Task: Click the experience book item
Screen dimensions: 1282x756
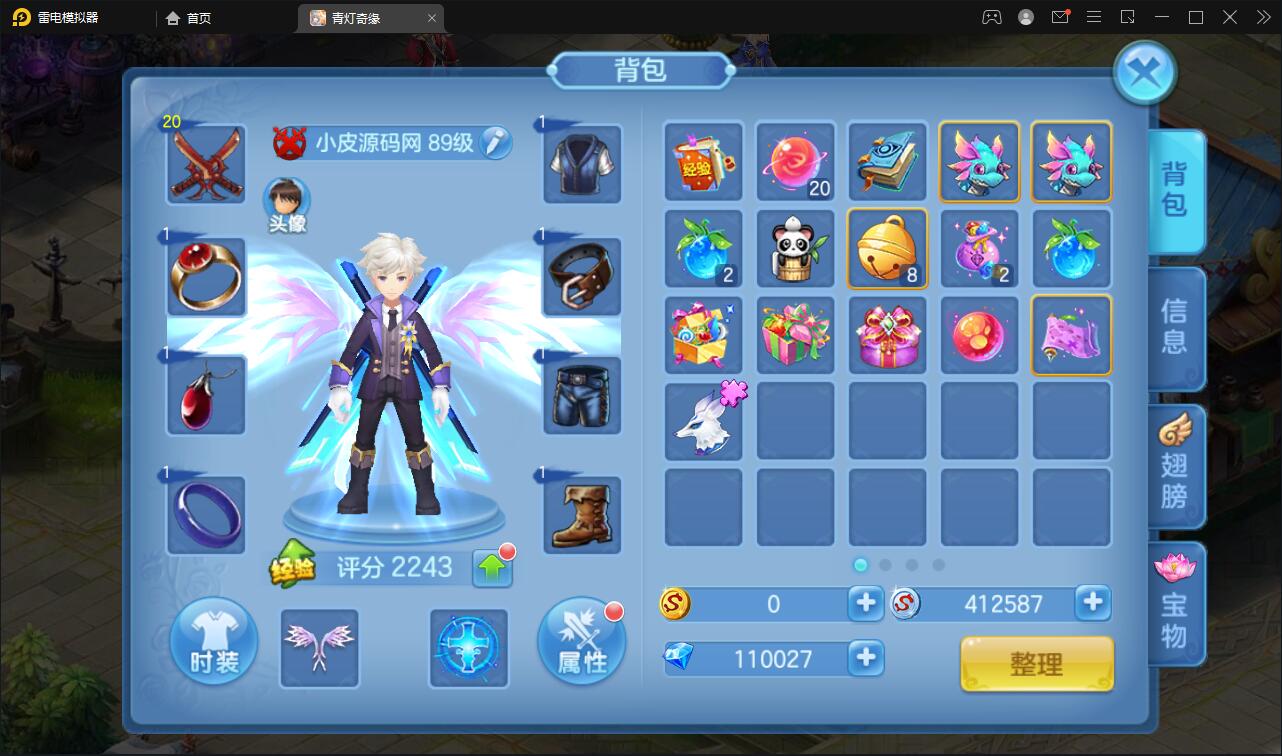Action: tap(703, 162)
